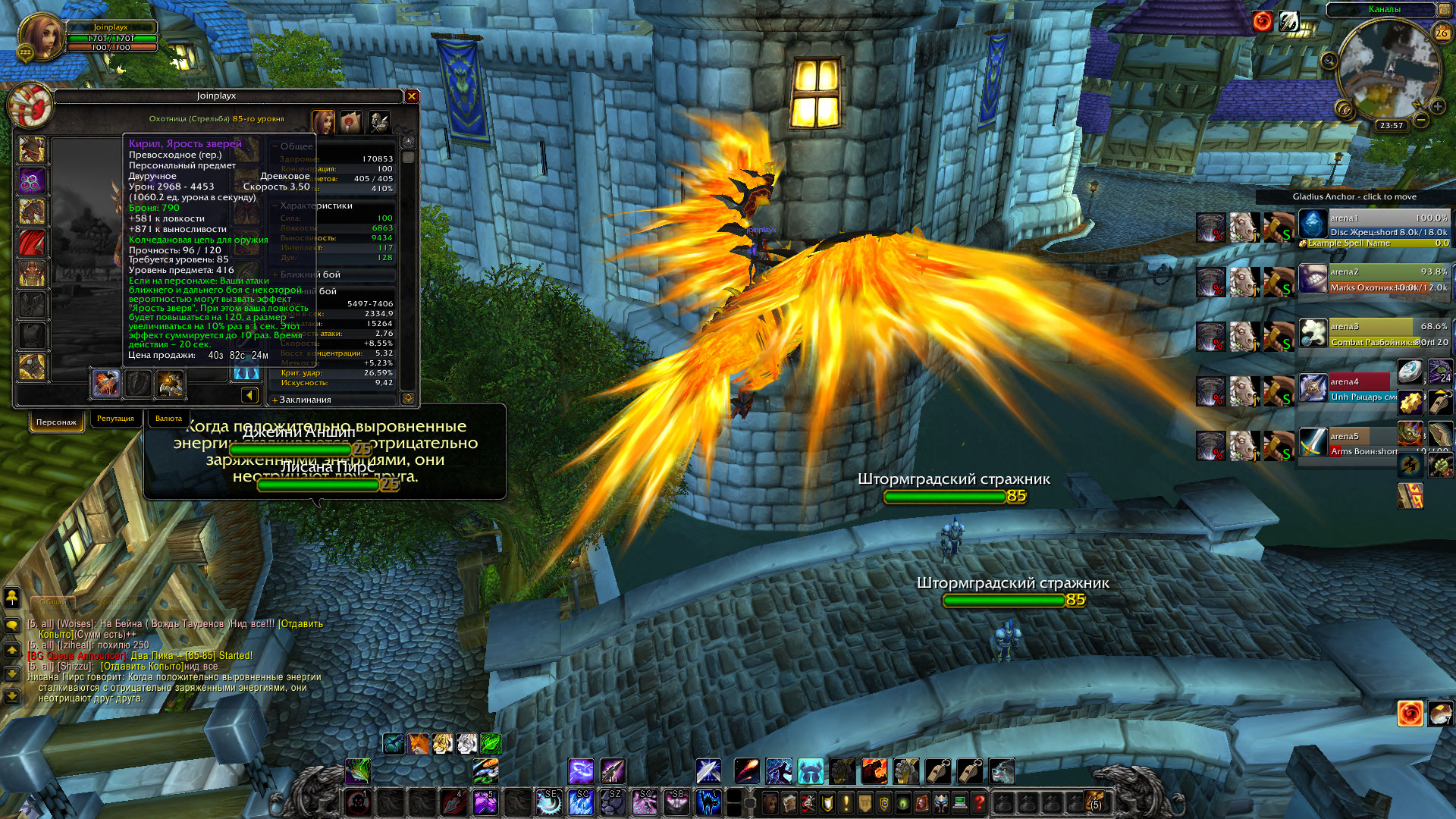The width and height of the screenshot is (1456, 819).
Task: Select the flaming ranged weapon slot
Action: tap(106, 384)
